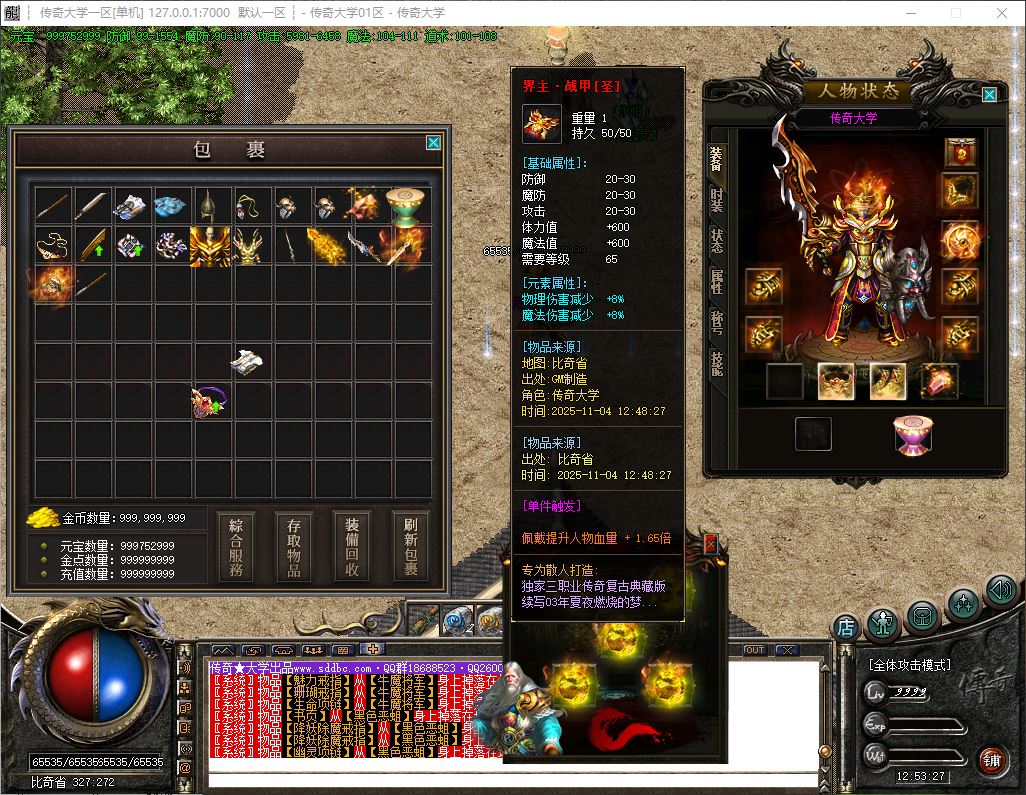Click the red 铺 stall button
Screen dimensions: 1026x795
[x=991, y=759]
